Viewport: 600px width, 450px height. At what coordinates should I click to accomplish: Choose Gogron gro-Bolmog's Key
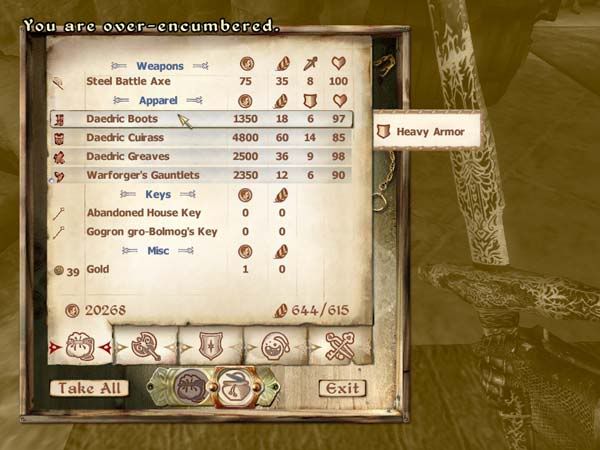point(152,232)
